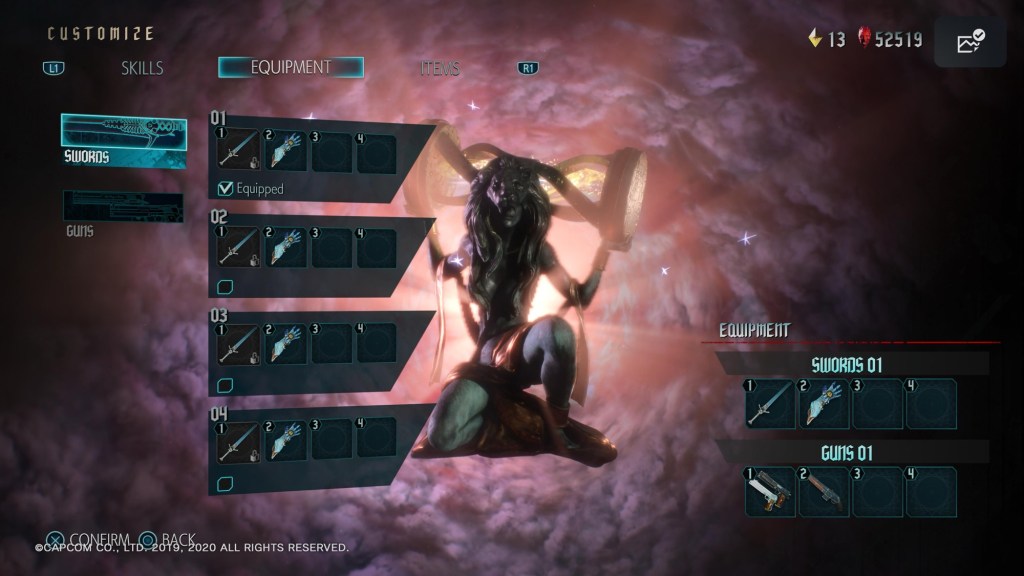
Task: Tick the checkbox for loadout 02
Action: 226,287
